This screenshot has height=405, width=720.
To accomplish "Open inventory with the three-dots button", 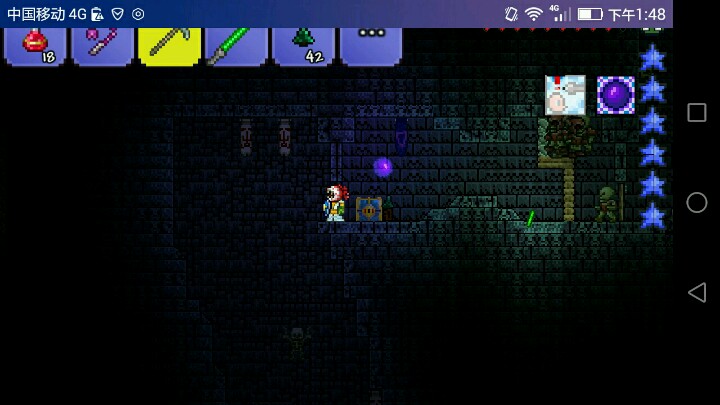I will click(371, 44).
